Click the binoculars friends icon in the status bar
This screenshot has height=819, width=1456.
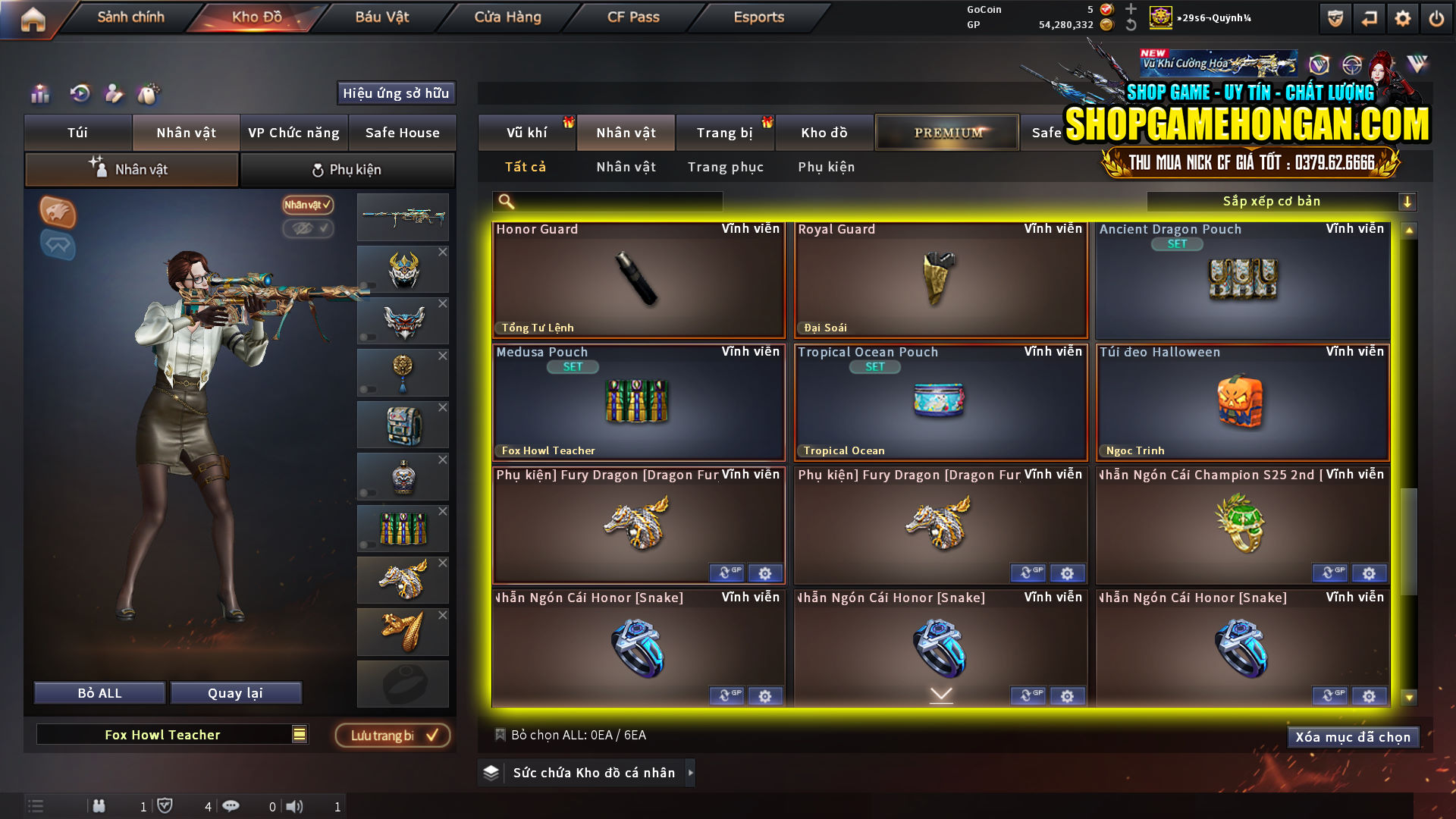99,806
